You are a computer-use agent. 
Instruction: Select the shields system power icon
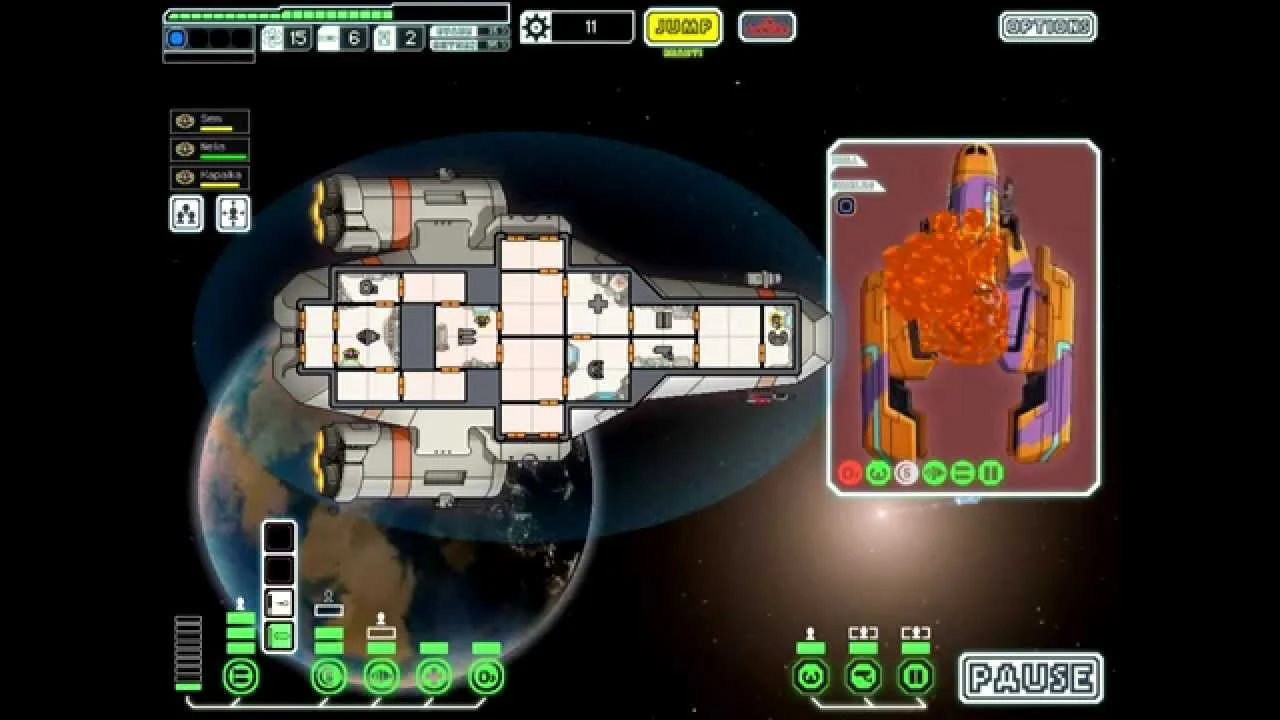pos(329,677)
